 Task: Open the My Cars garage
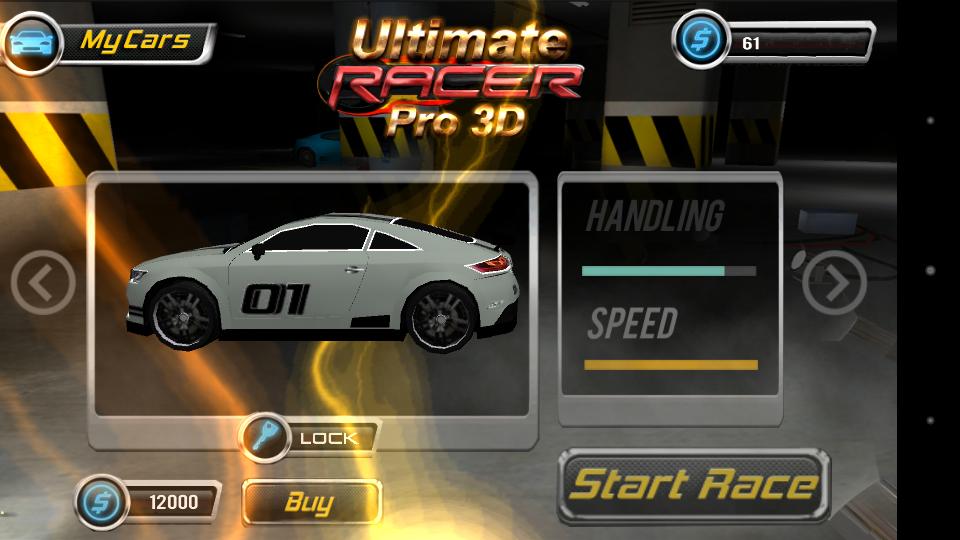point(110,42)
